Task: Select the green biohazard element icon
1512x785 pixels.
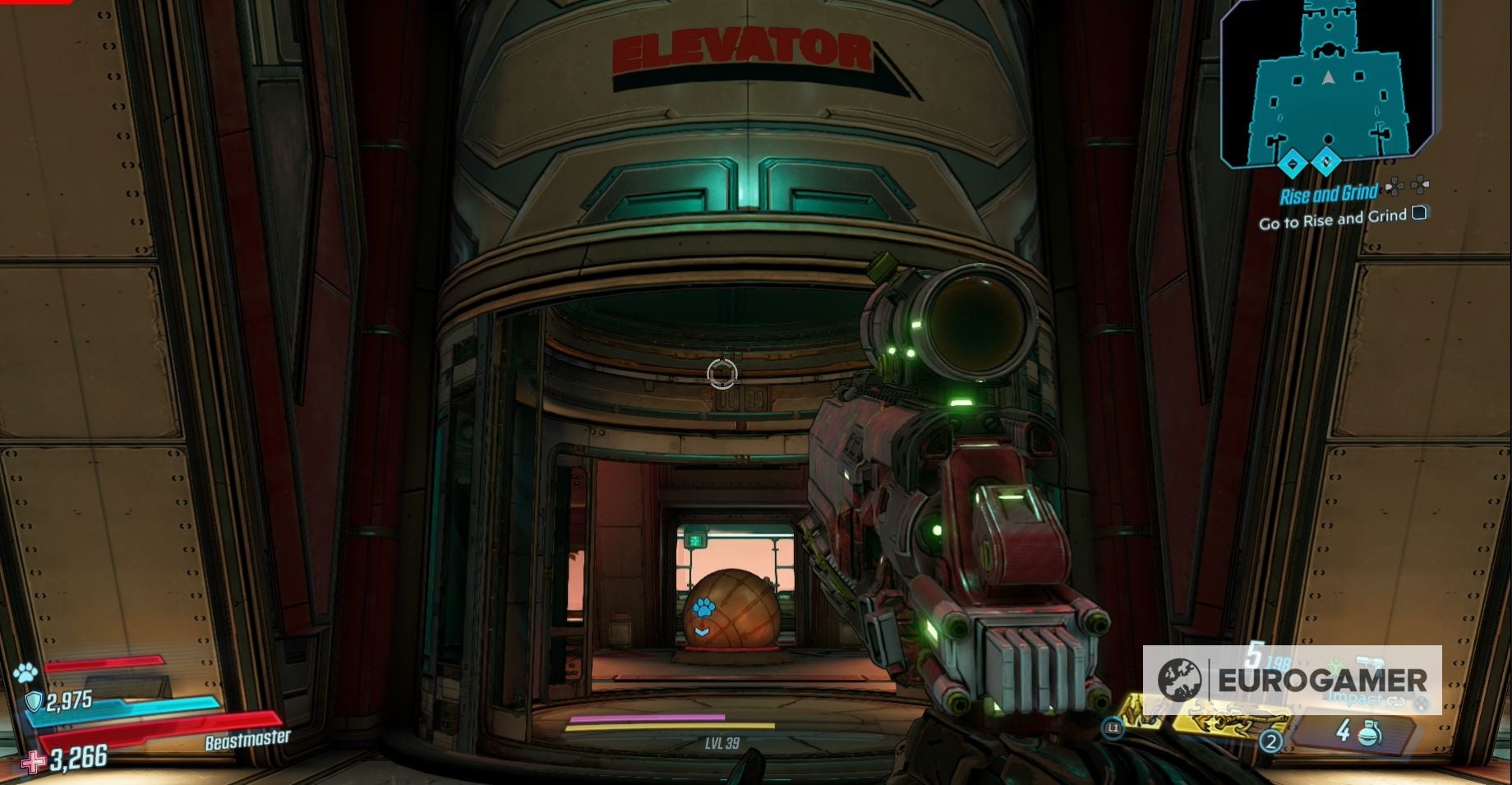Action: [x=1337, y=663]
